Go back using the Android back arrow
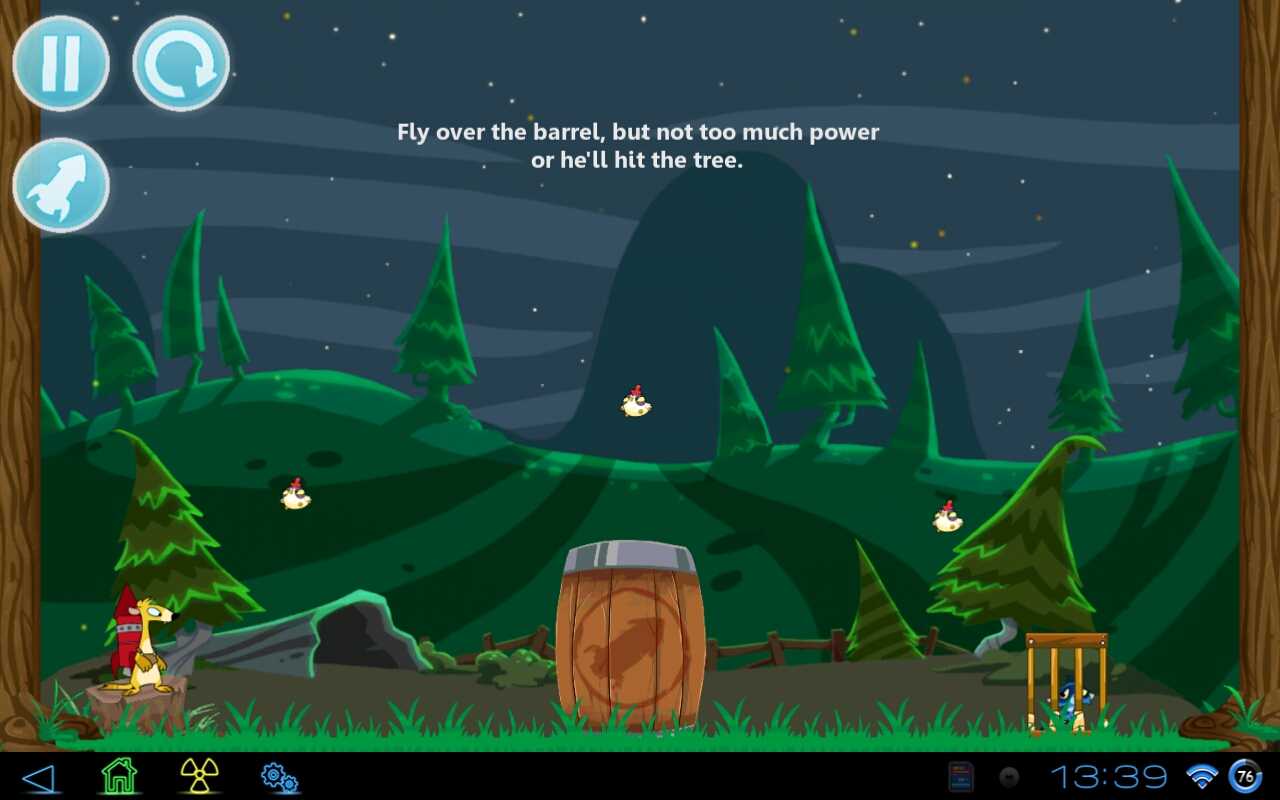The height and width of the screenshot is (800, 1280). coord(38,777)
